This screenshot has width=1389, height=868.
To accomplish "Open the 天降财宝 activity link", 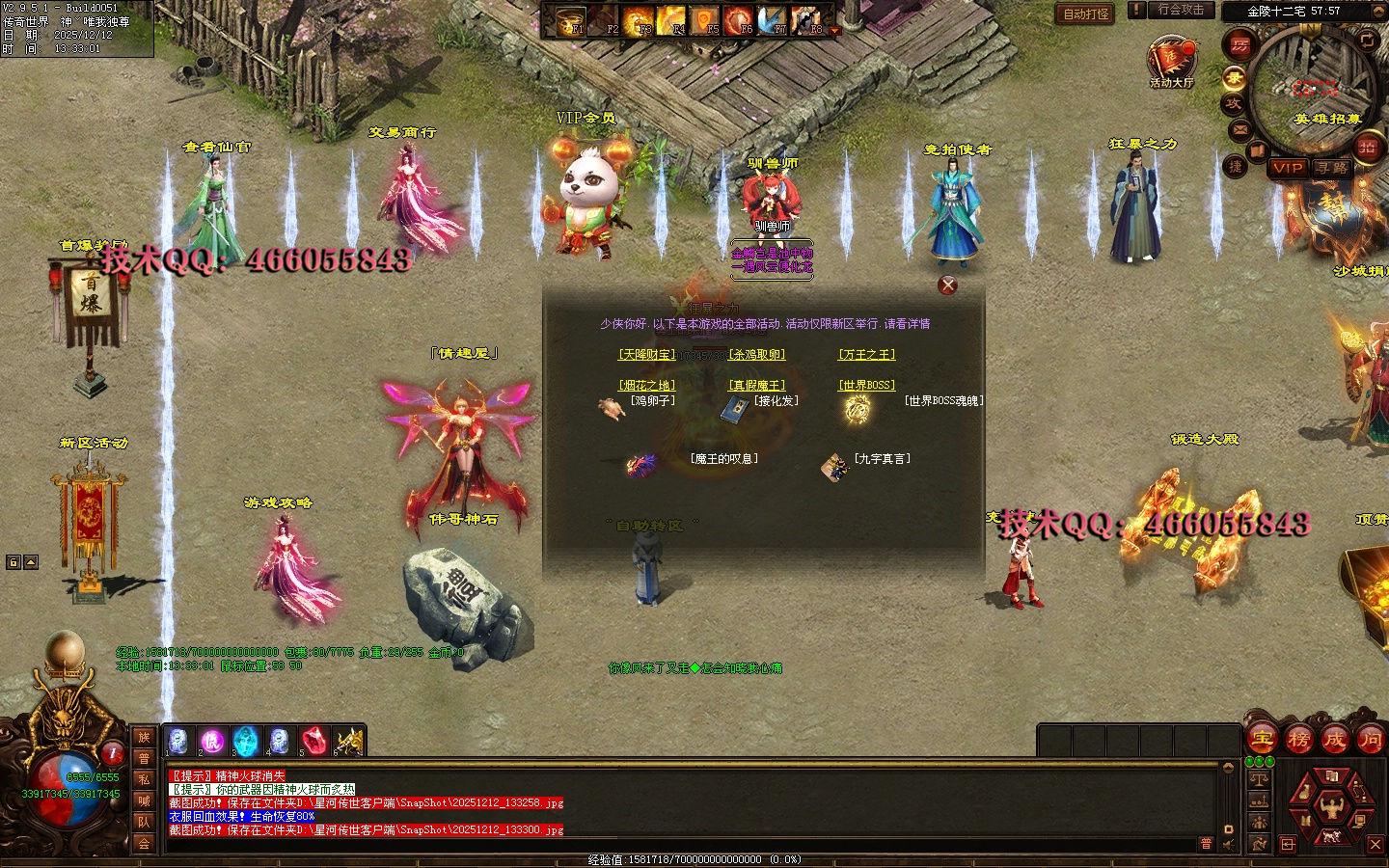I will coord(646,355).
